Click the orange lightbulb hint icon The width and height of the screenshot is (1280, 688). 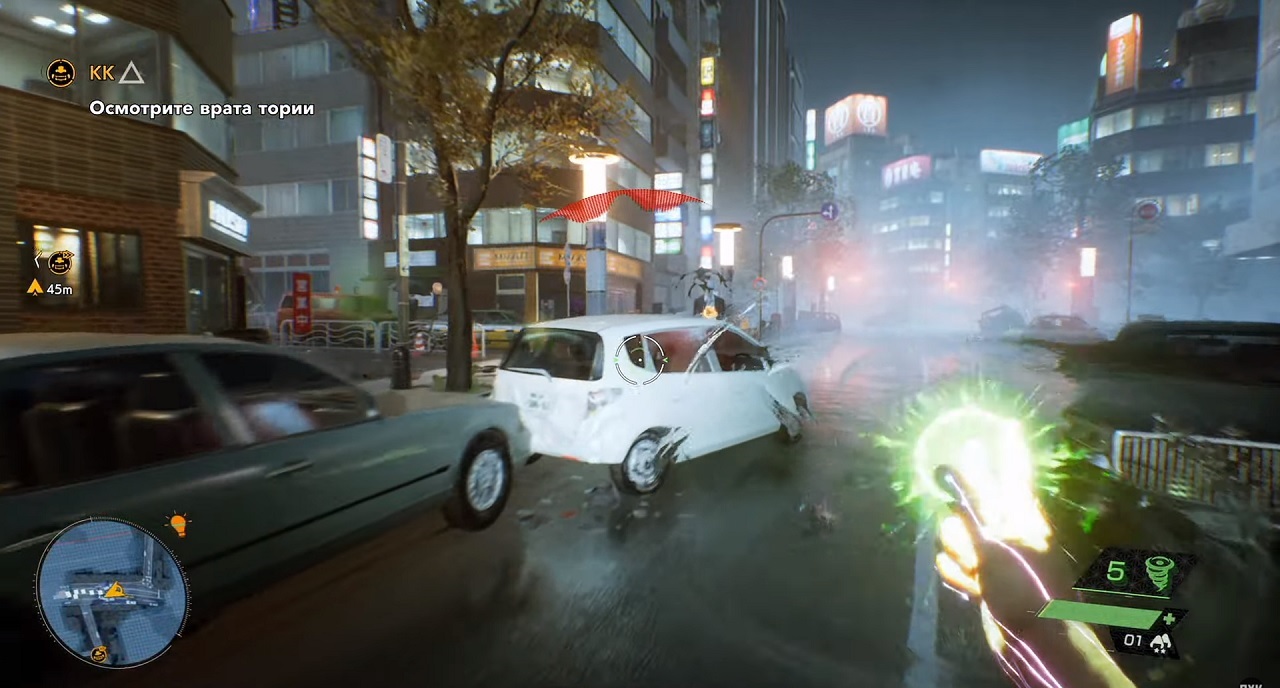pos(178,524)
